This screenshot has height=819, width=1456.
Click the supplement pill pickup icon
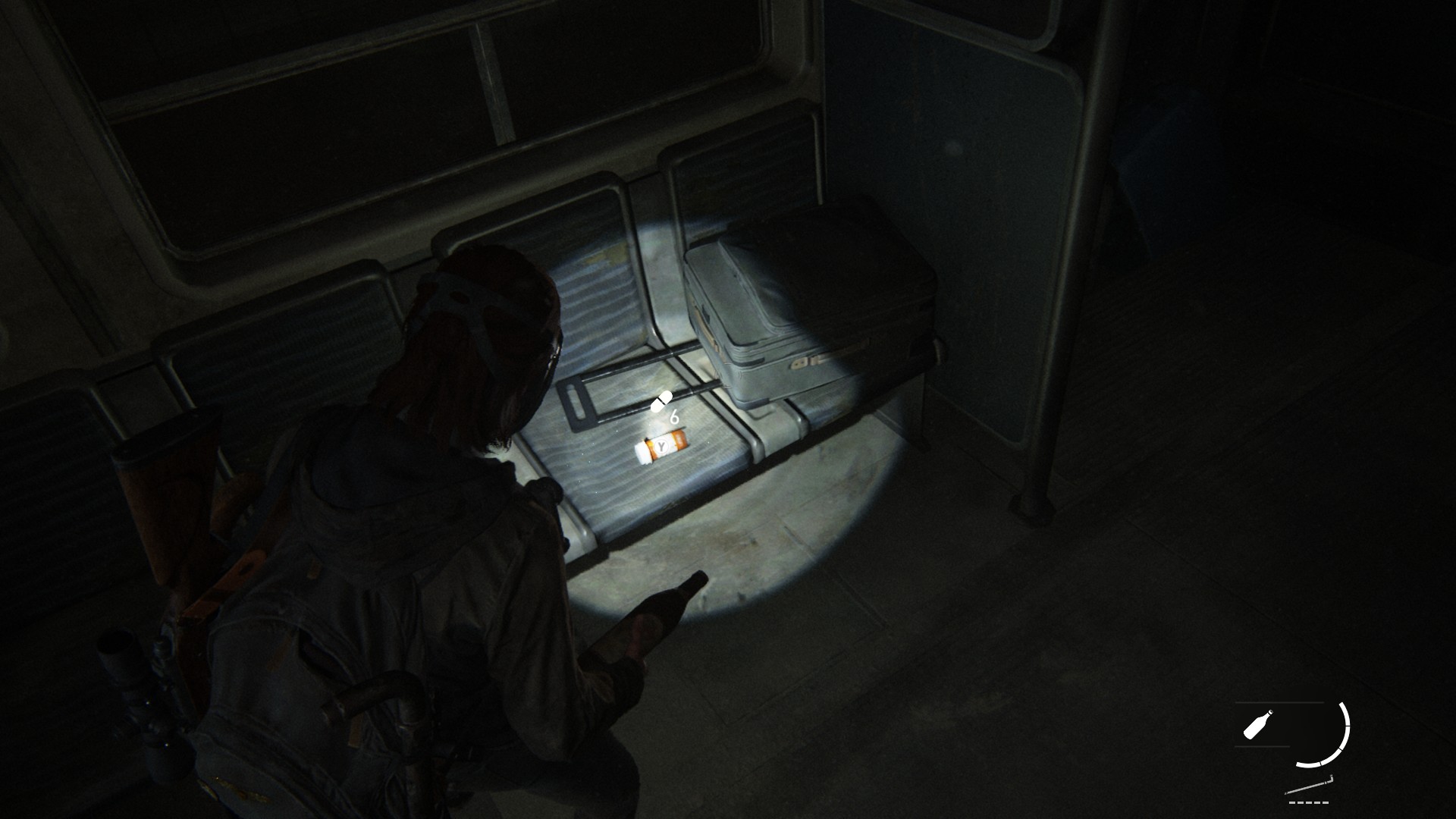[x=661, y=402]
